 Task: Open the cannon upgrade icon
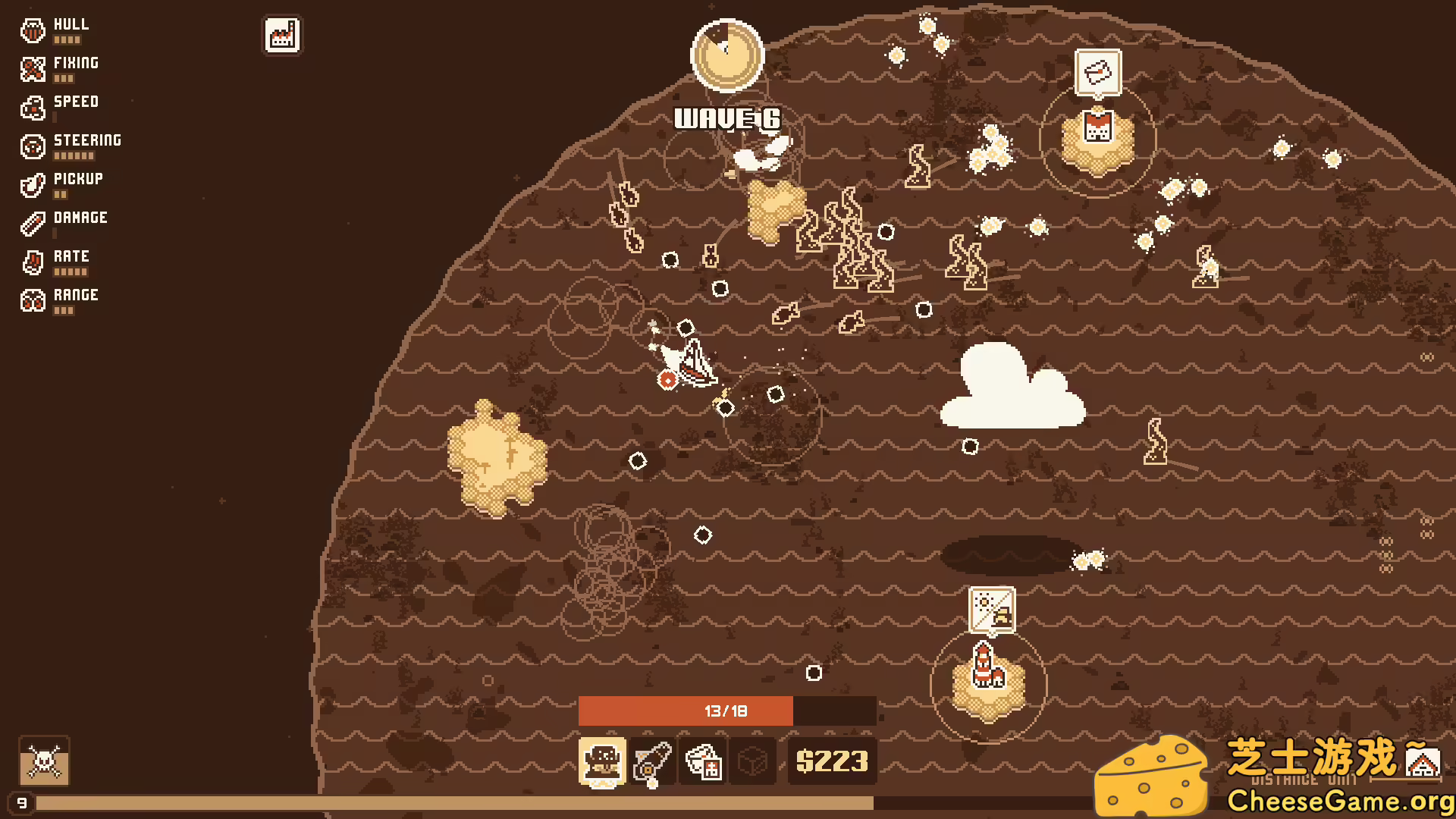(x=654, y=761)
